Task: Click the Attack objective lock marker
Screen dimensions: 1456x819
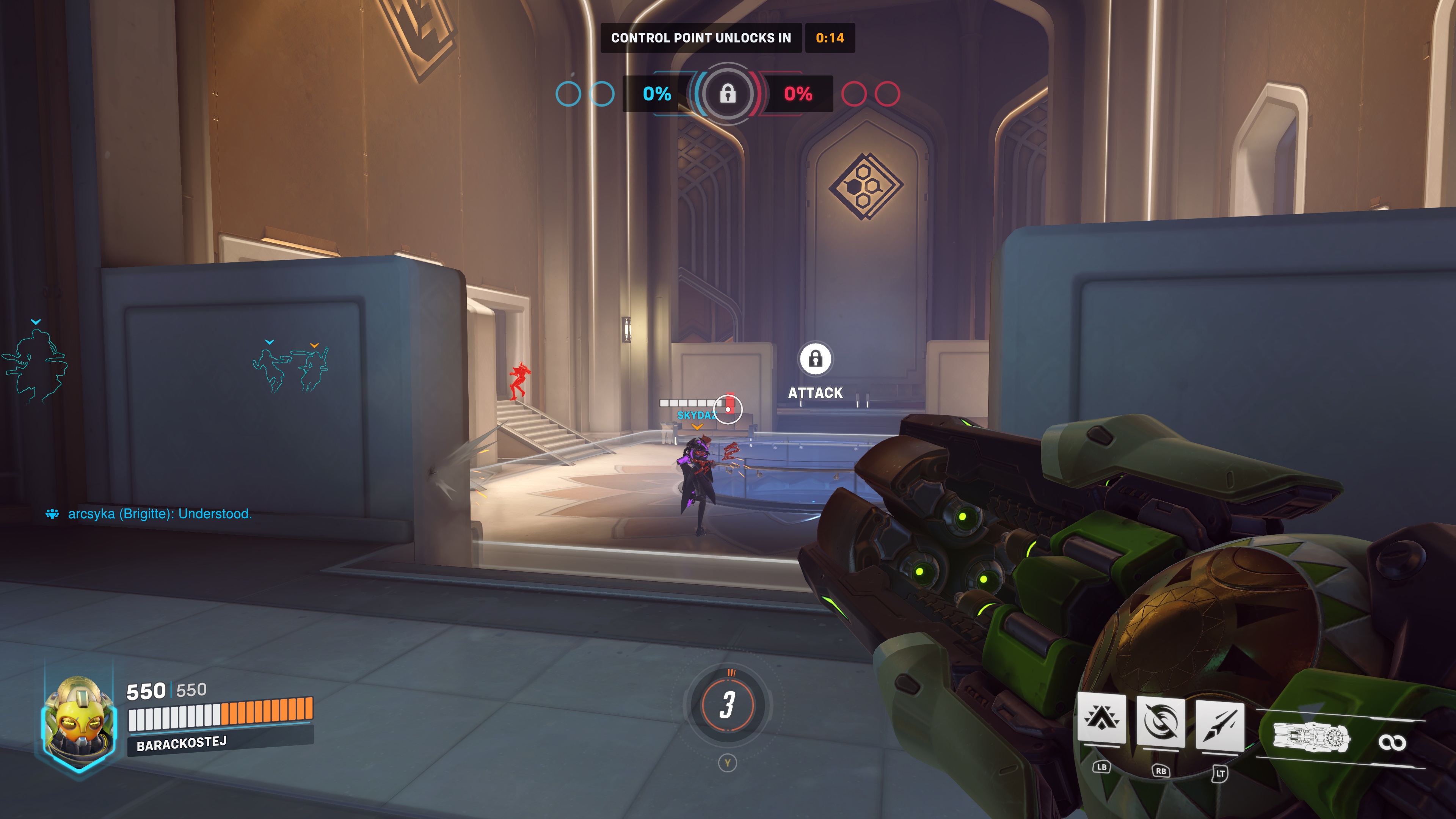Action: 815,359
